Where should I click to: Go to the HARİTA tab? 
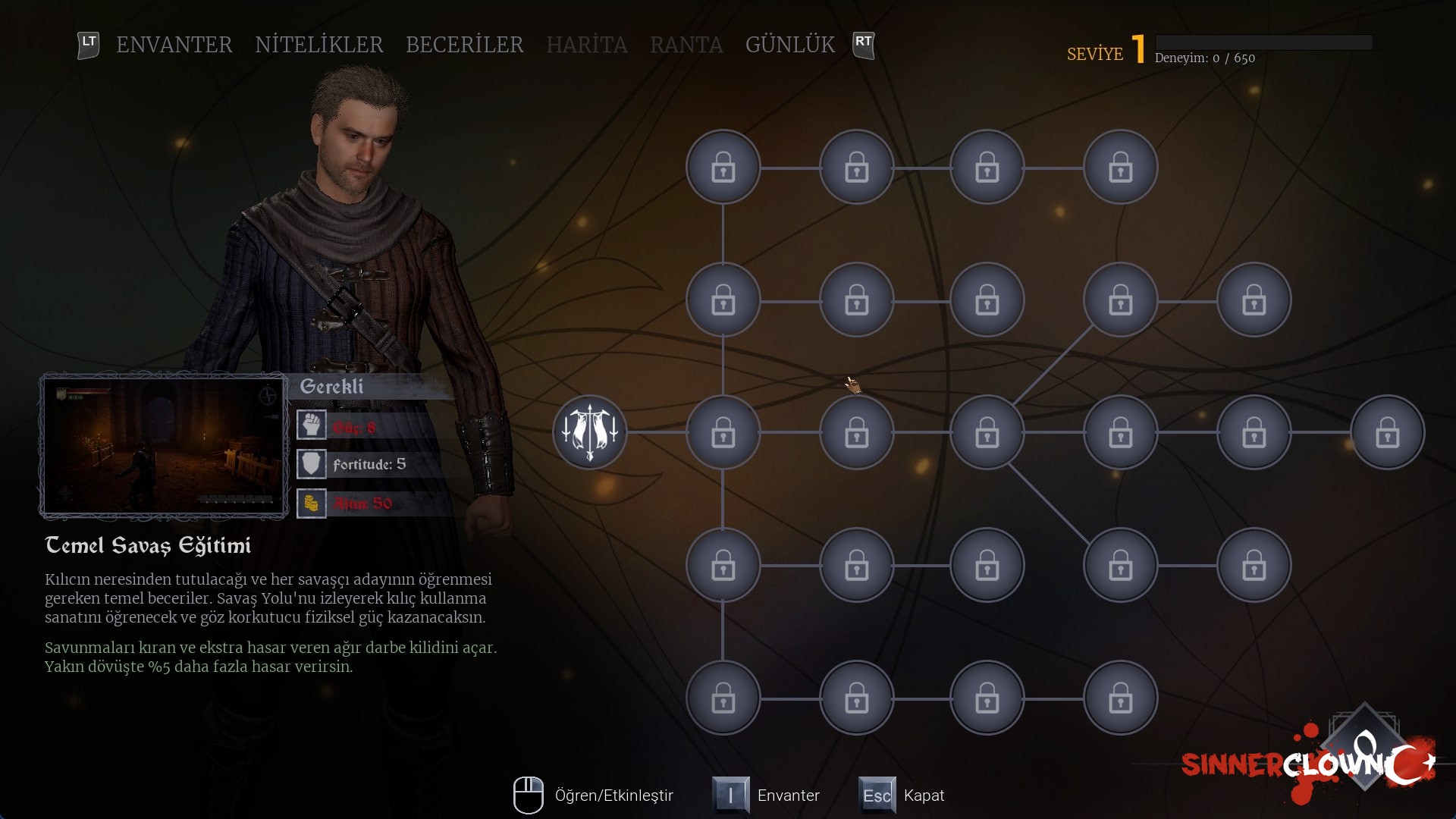coord(586,45)
